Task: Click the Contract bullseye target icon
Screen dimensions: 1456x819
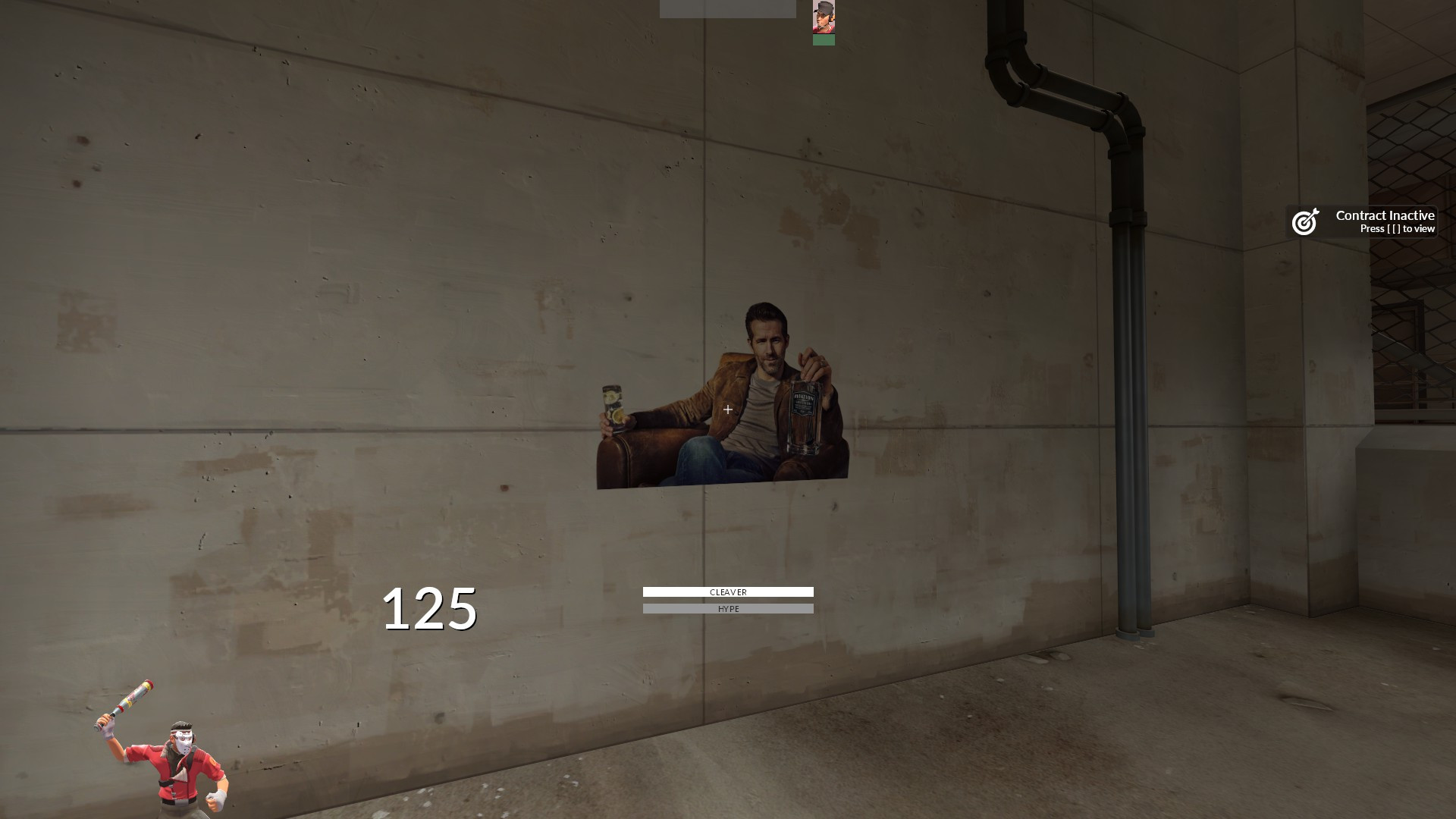Action: 1304,221
